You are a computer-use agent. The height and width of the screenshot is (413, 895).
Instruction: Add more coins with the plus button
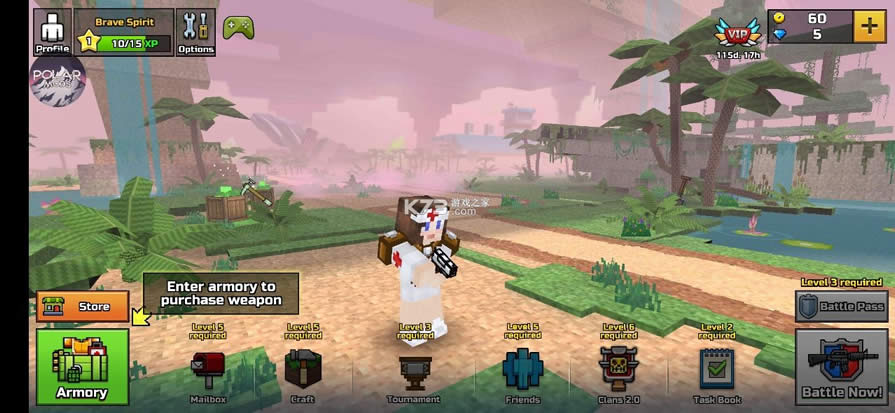pos(868,27)
